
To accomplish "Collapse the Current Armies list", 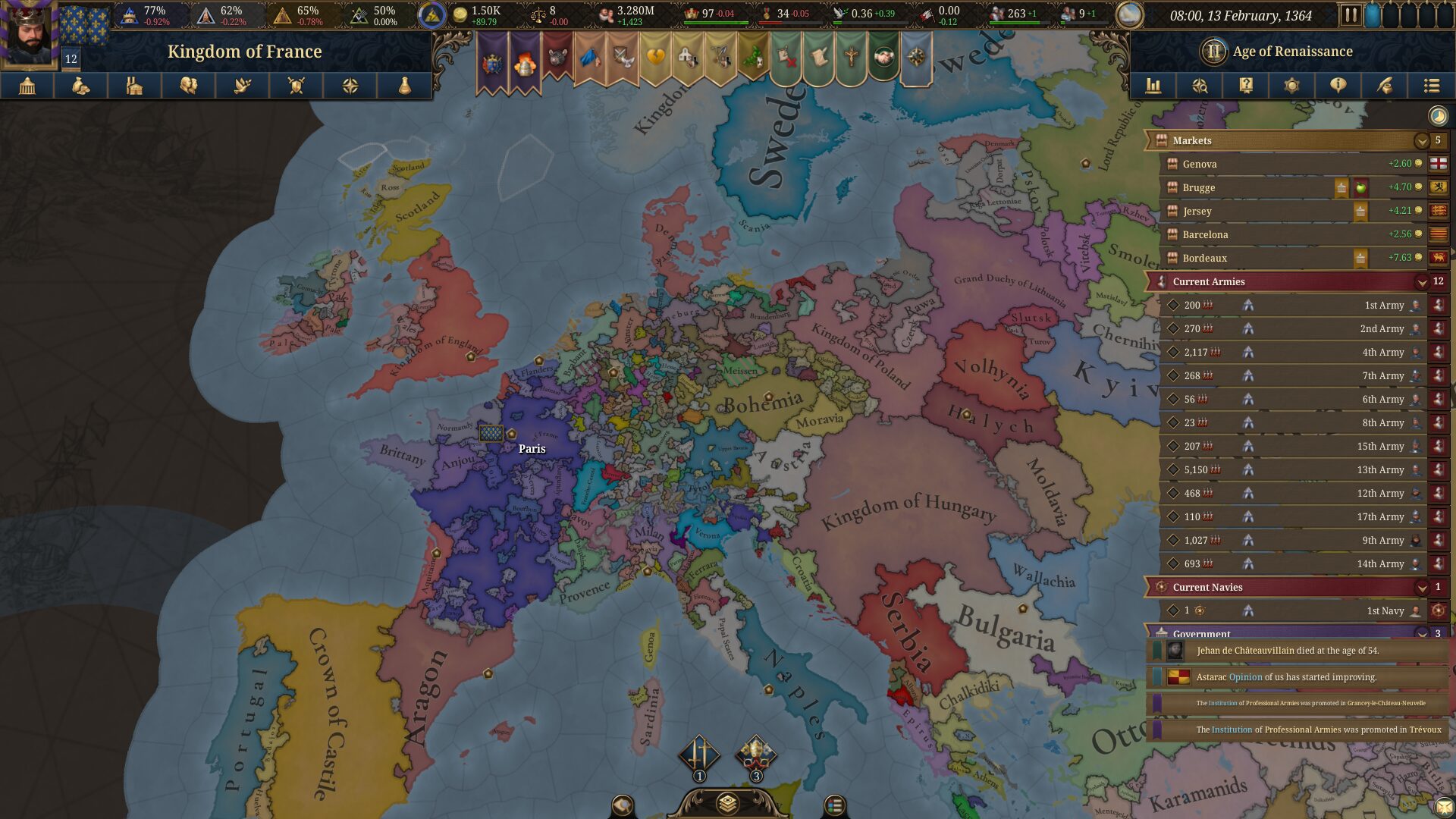I will coord(1422,281).
